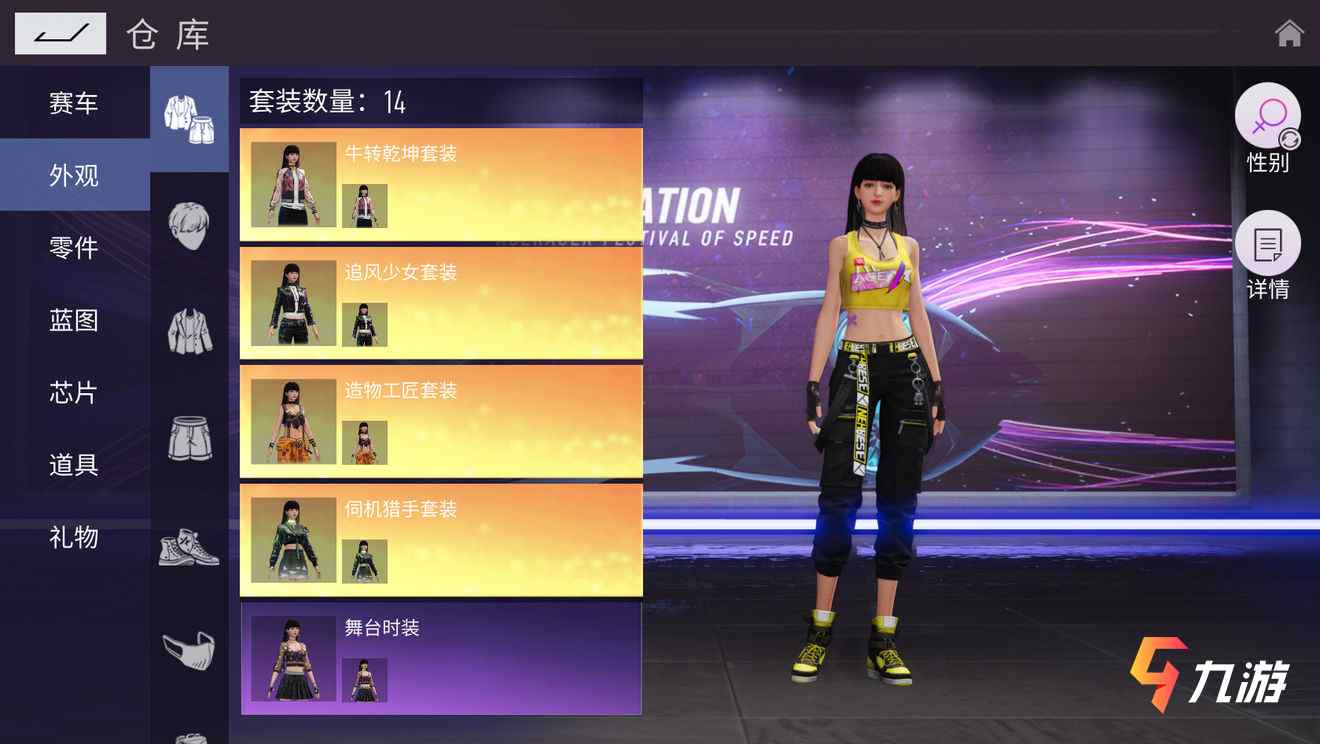The image size is (1320, 744).
Task: Open the 礼物 sidebar entry
Action: click(72, 538)
